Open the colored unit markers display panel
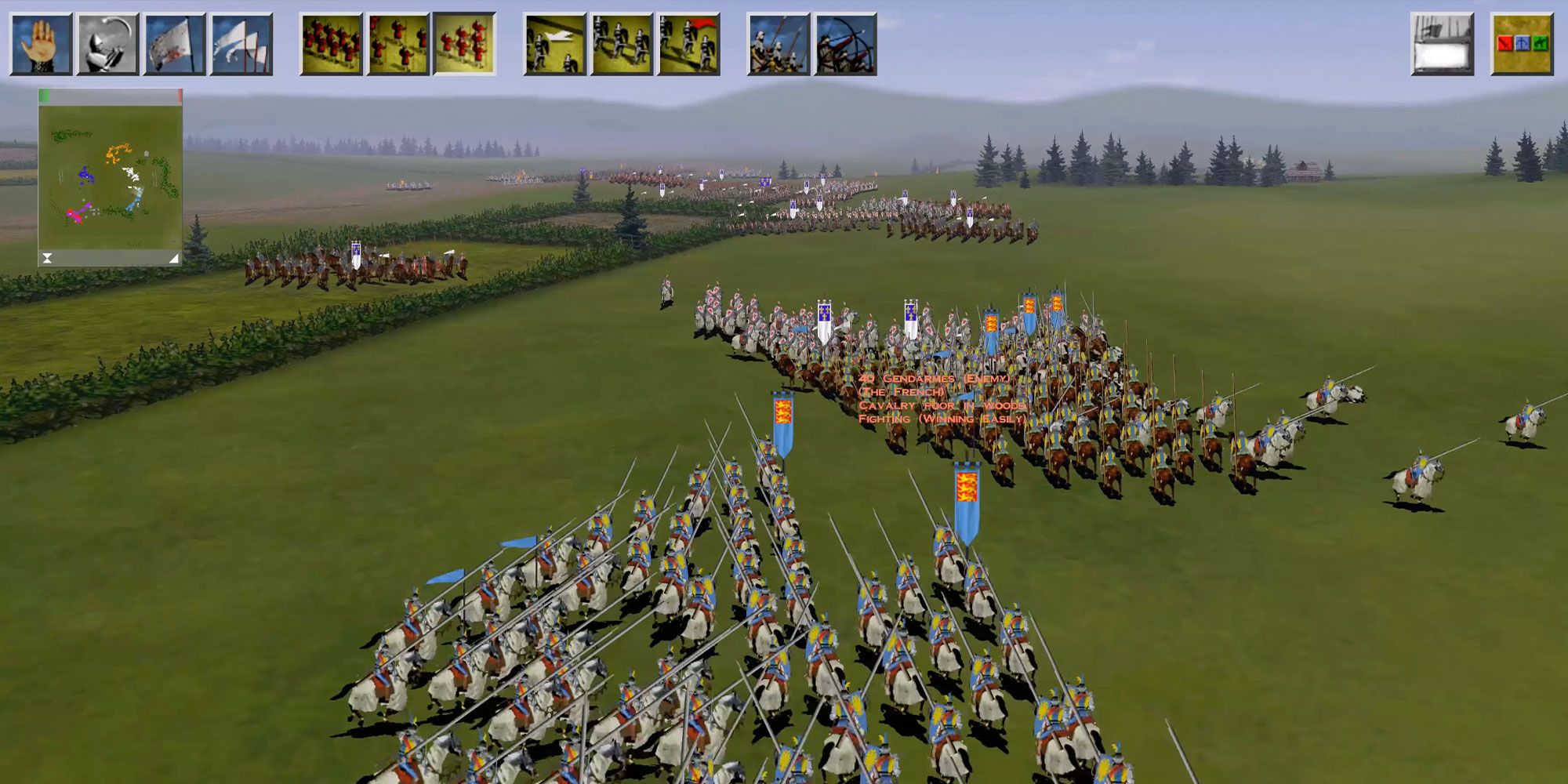Image resolution: width=1568 pixels, height=784 pixels. [1519, 43]
